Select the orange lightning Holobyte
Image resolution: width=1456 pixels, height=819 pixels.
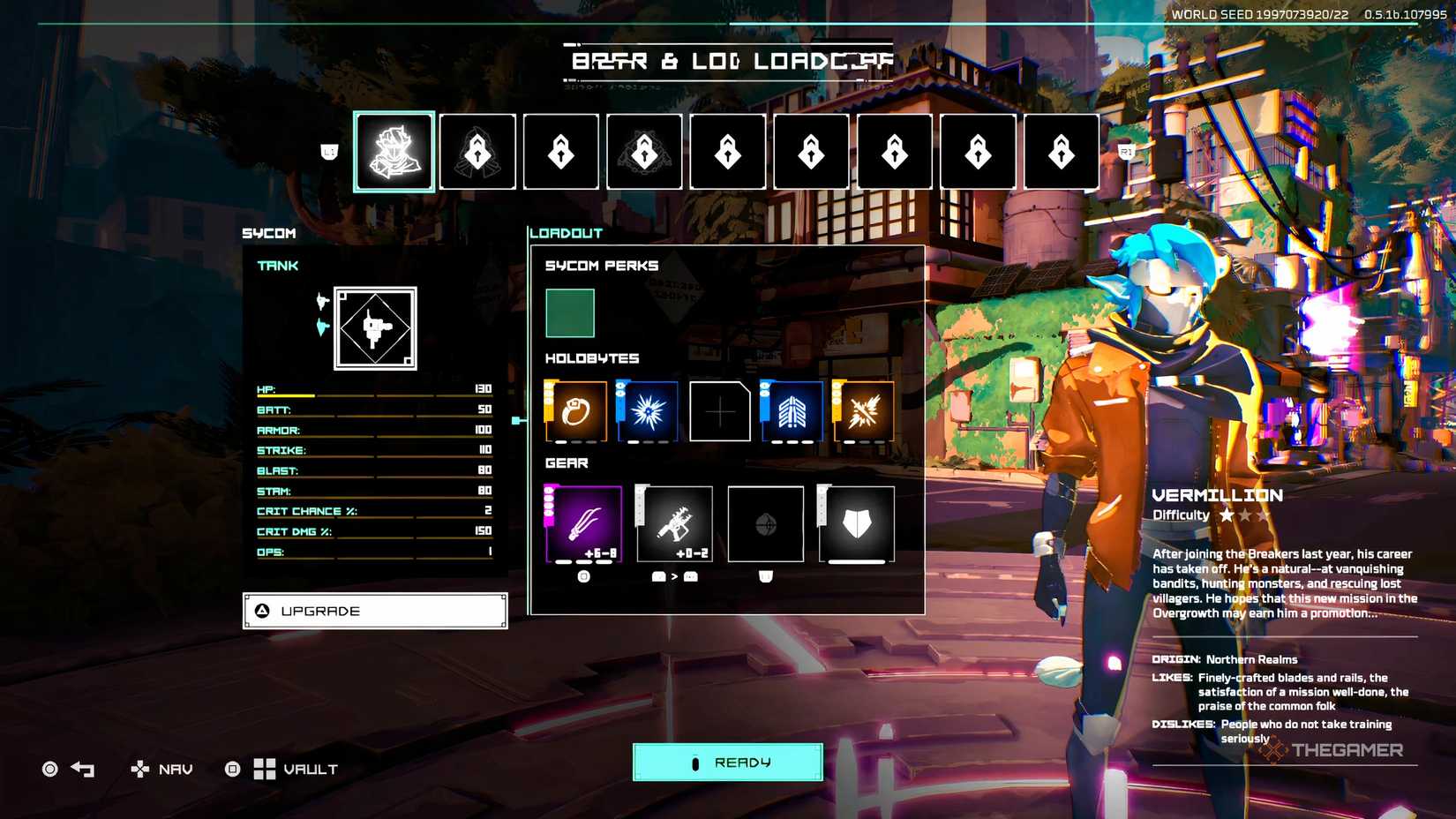pos(863,411)
